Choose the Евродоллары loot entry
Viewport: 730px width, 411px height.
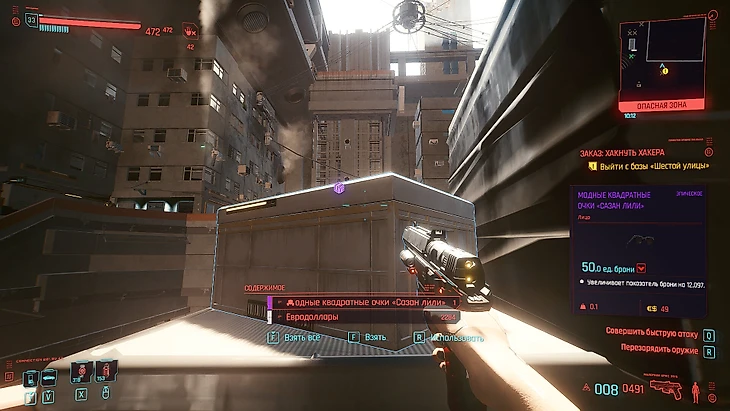pos(365,317)
